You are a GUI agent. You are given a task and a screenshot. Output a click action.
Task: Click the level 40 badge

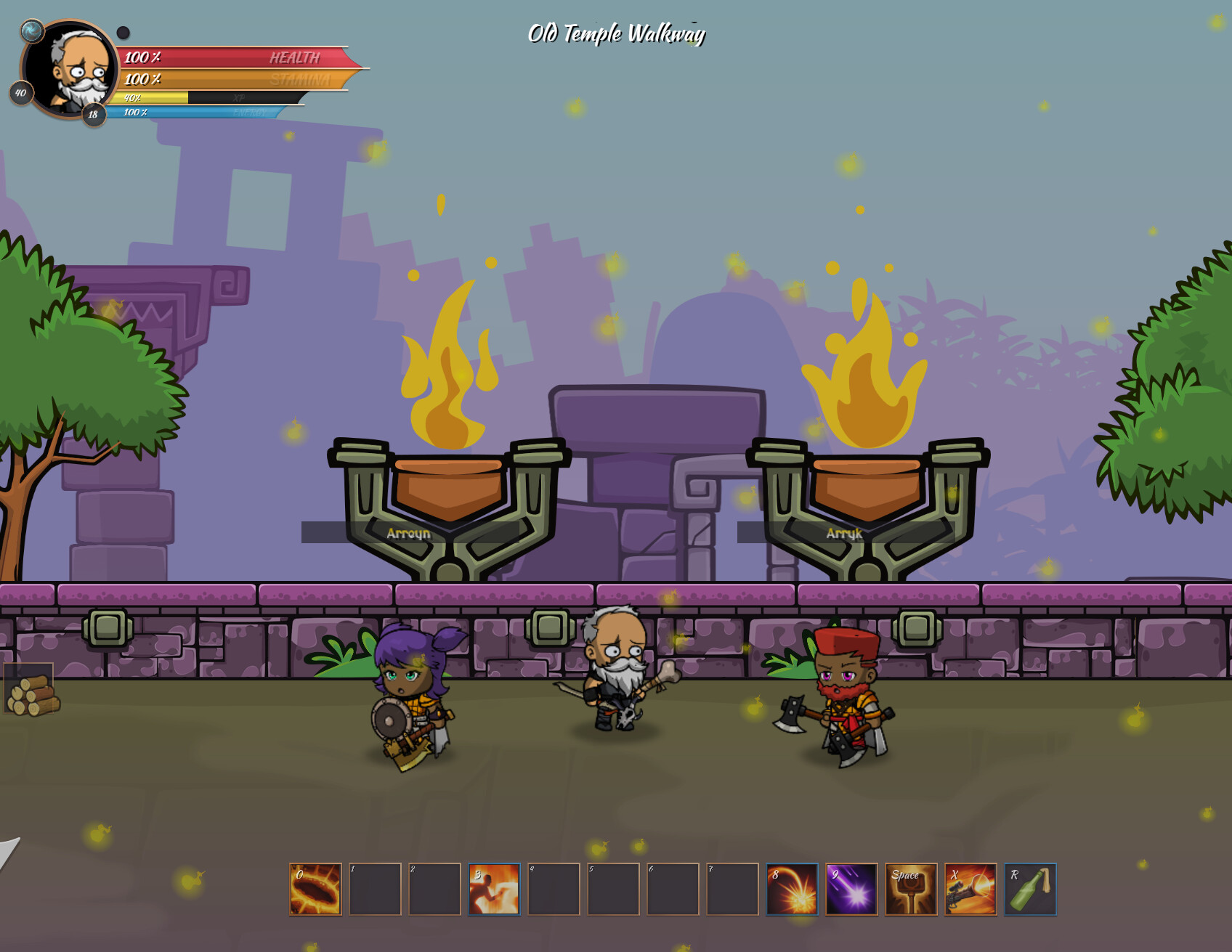click(20, 93)
